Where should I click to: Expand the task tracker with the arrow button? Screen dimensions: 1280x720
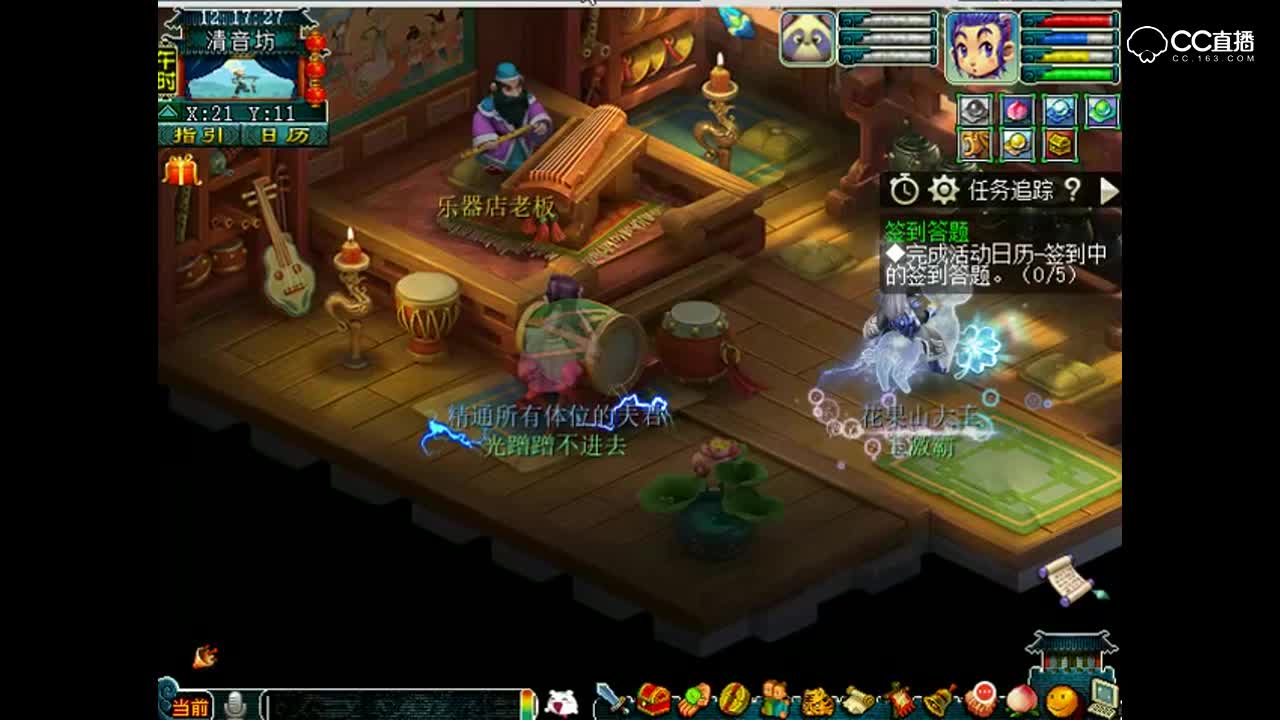(1110, 188)
